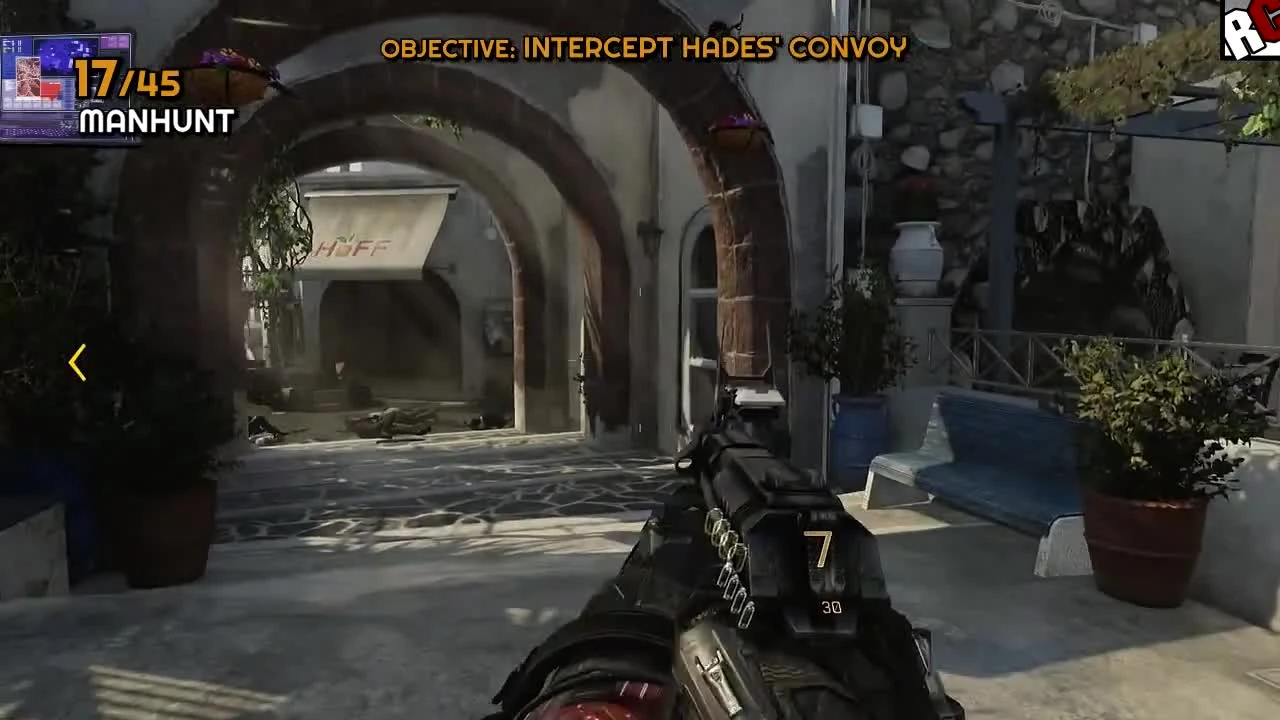Click the blue status bars on the tablet edge
Viewport: 1280px width, 720px height.
[x=18, y=45]
